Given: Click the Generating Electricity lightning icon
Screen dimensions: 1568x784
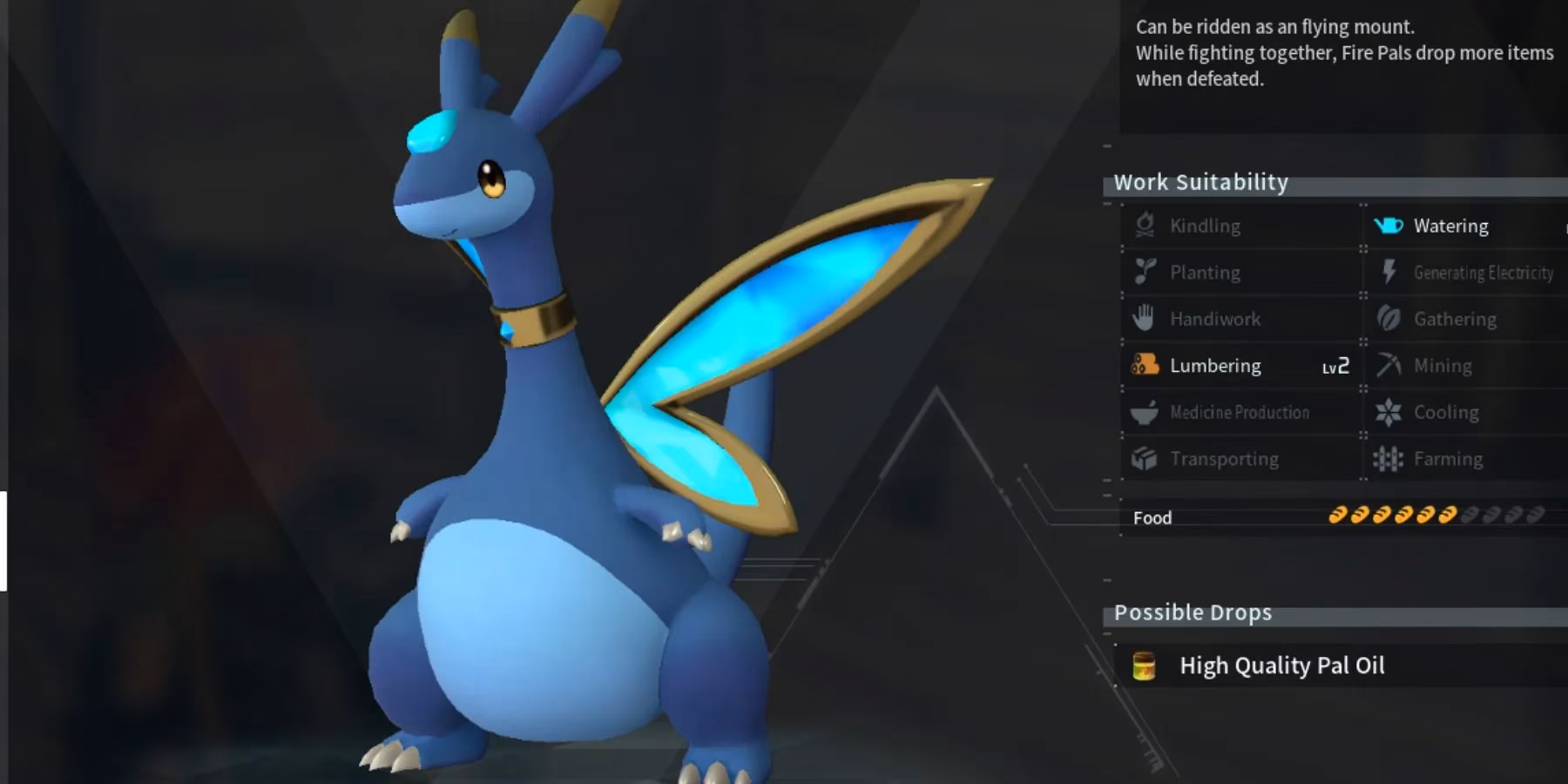Looking at the screenshot, I should 1390,272.
